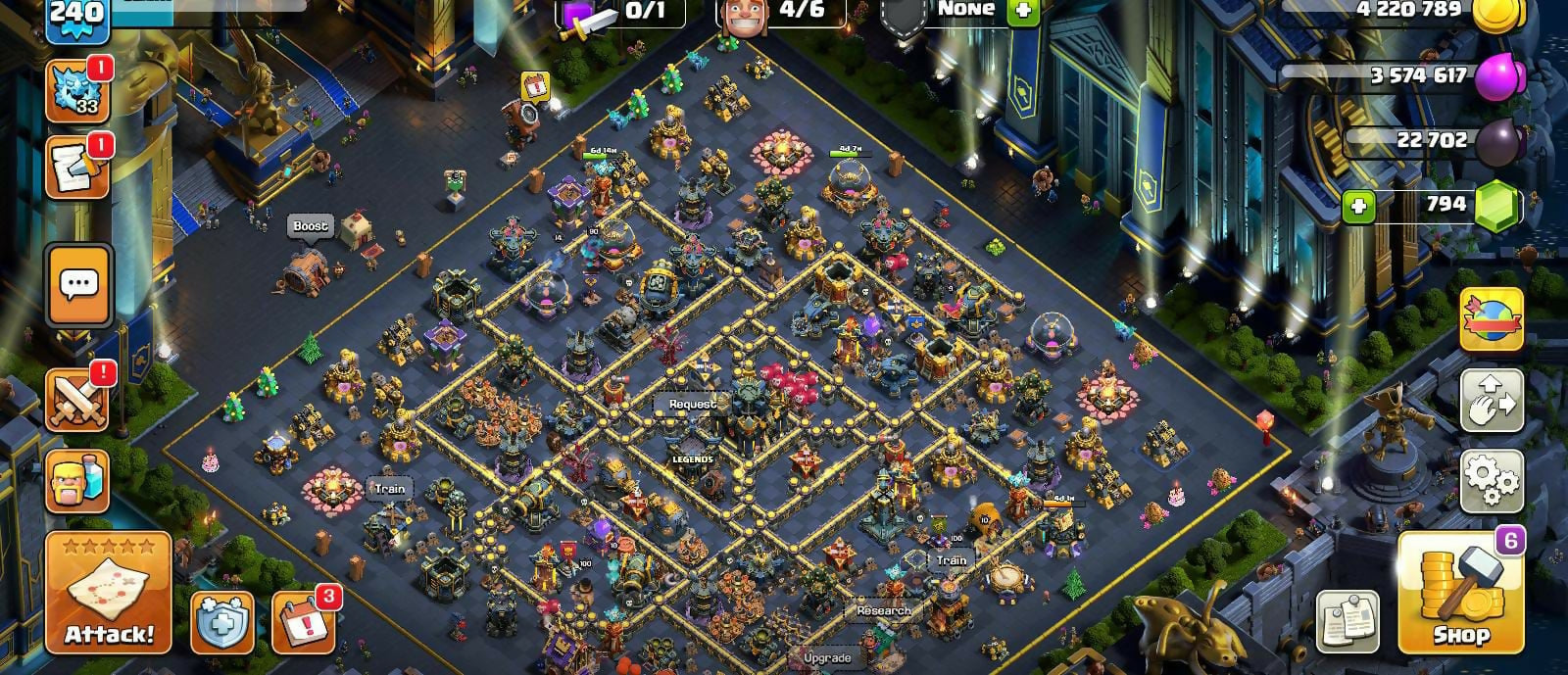Tap the Attack! button

tap(109, 594)
